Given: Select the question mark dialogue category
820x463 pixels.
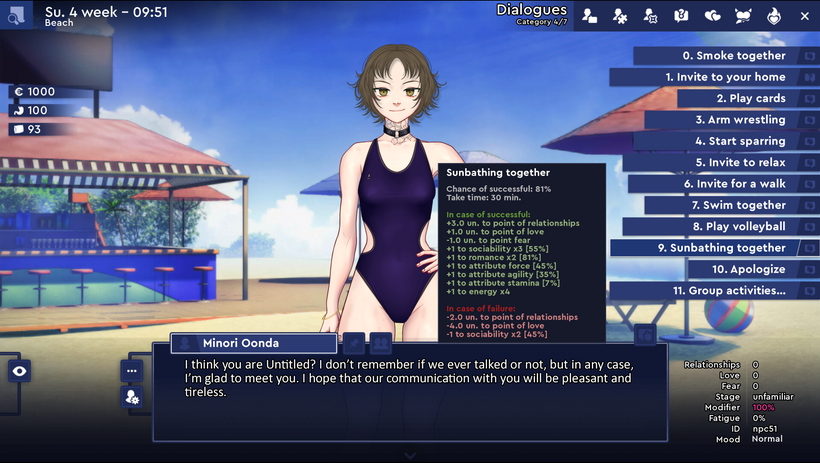Looking at the screenshot, I should [x=681, y=16].
